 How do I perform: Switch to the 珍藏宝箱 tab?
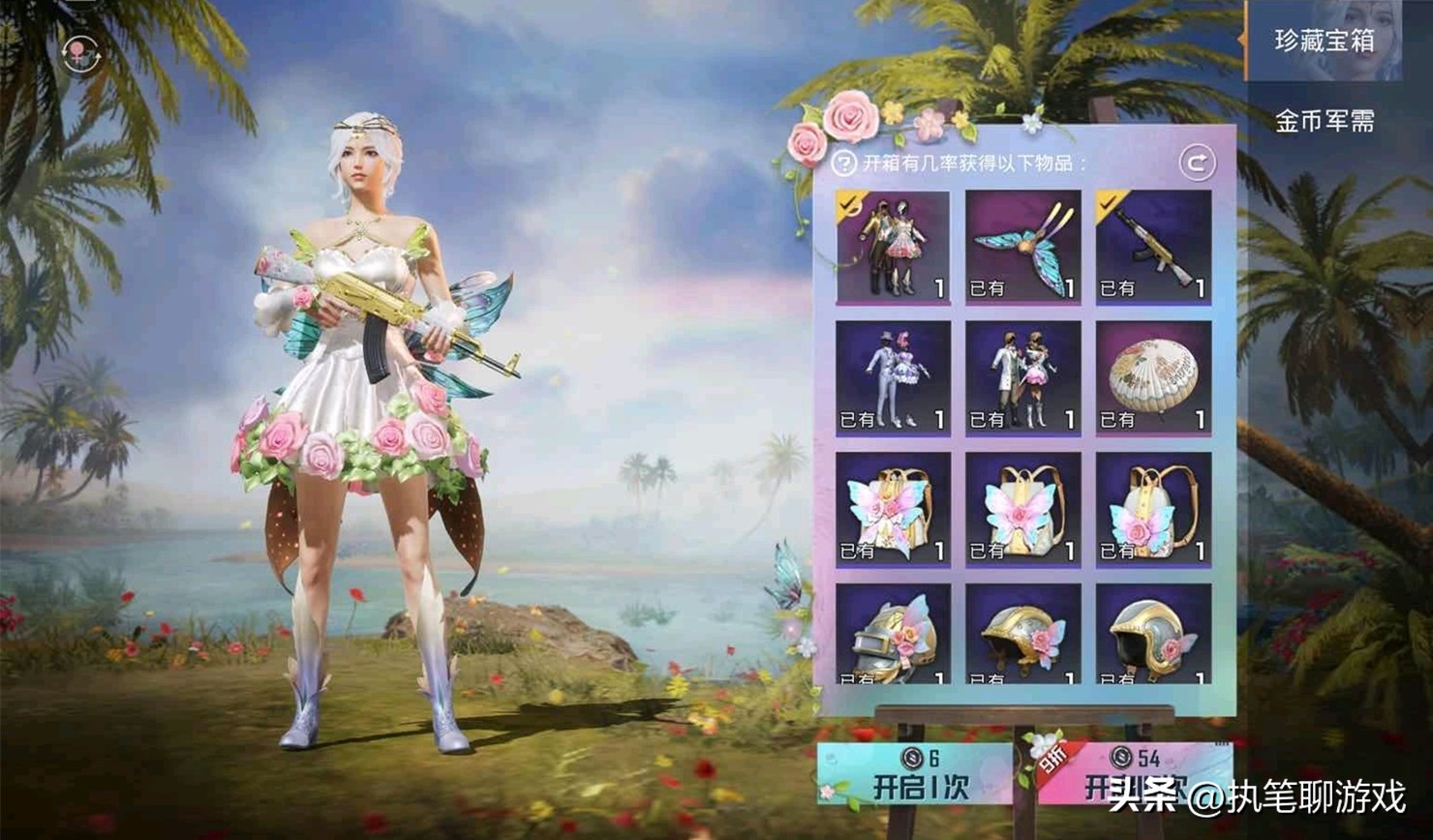1323,41
